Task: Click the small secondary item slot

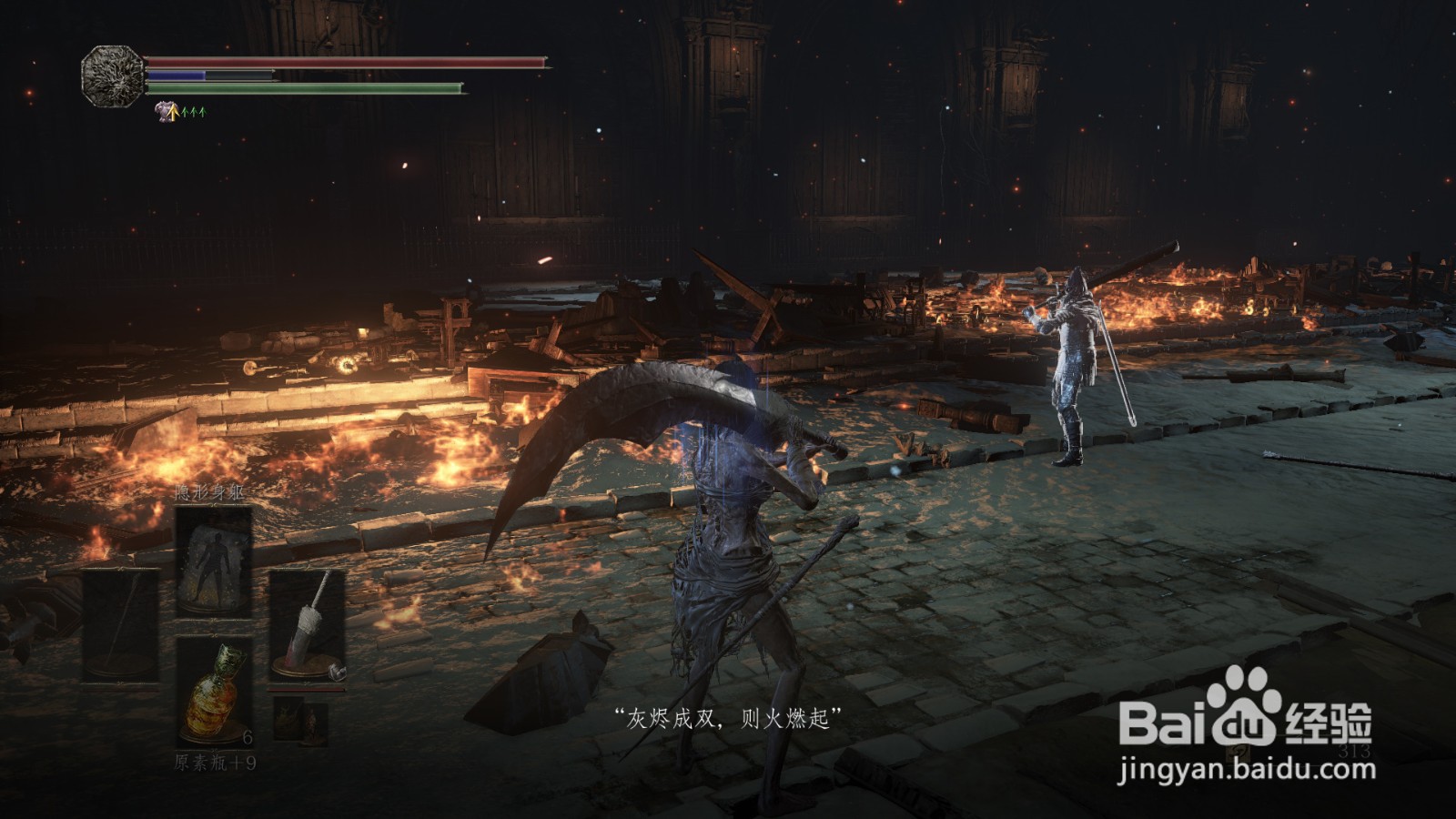Action: (299, 720)
